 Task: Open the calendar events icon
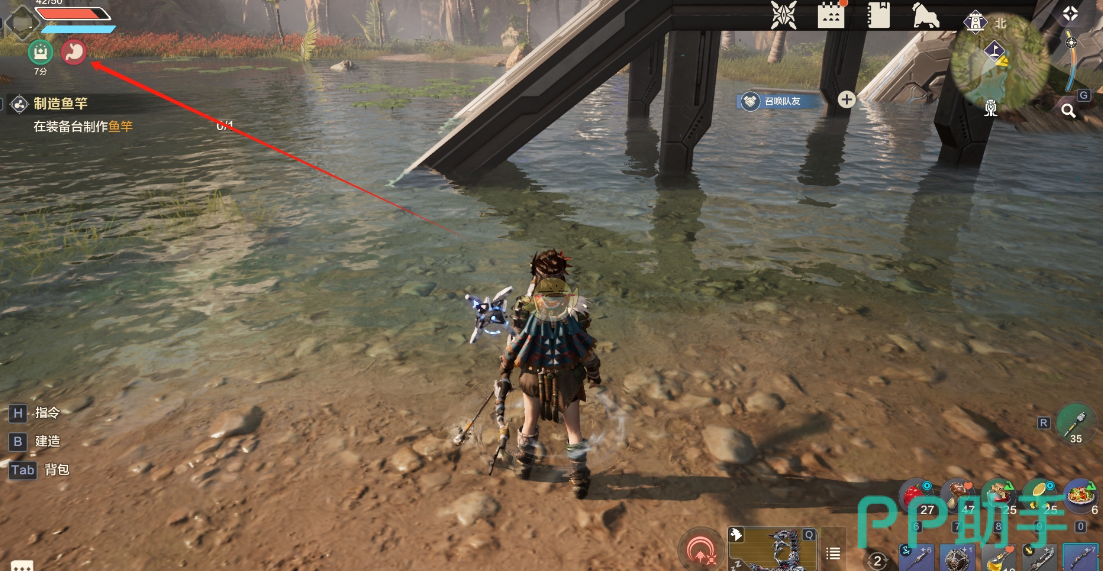[831, 14]
